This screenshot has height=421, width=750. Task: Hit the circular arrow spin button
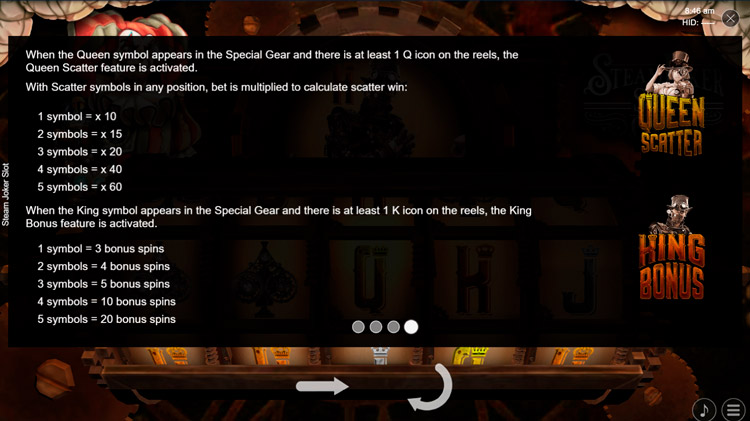click(431, 387)
